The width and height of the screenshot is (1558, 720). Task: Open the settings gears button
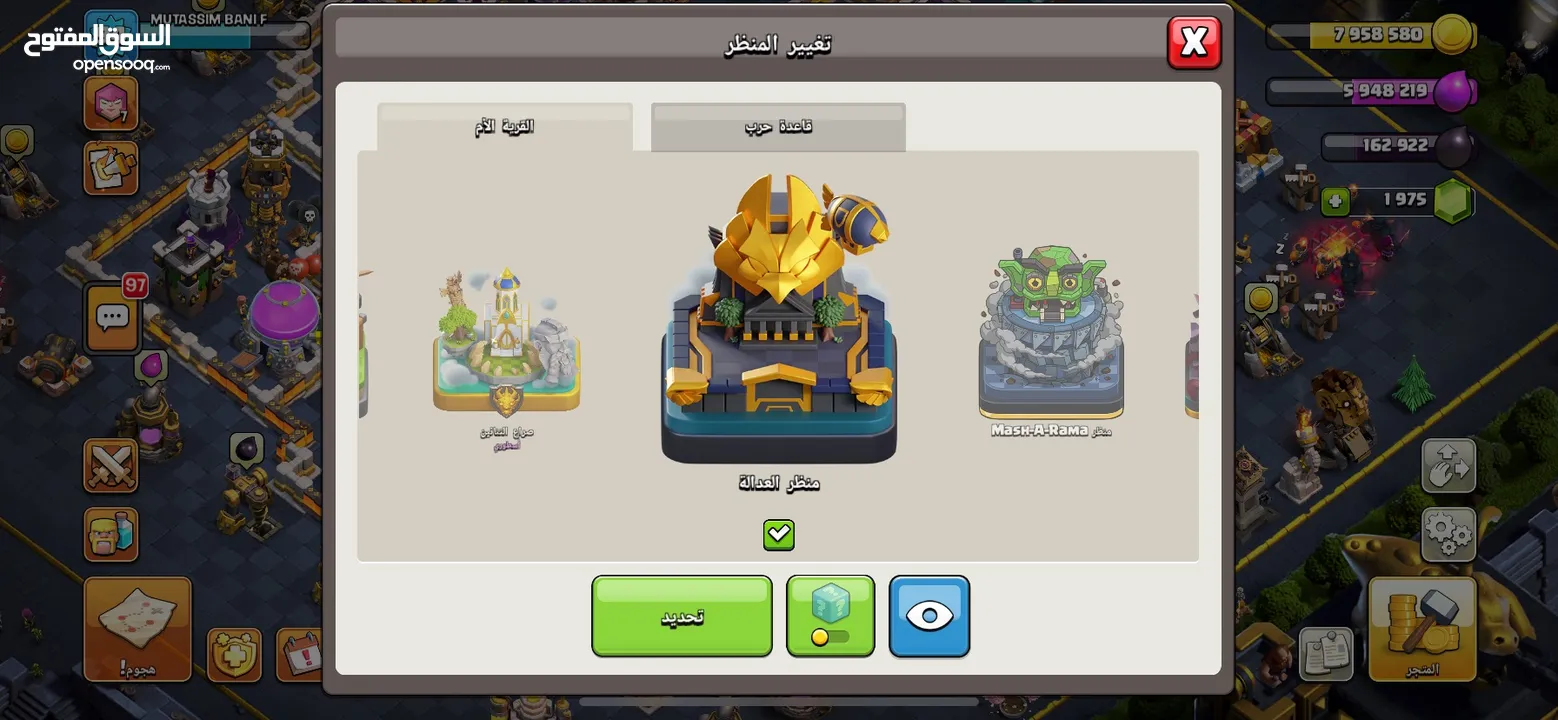[x=1448, y=534]
